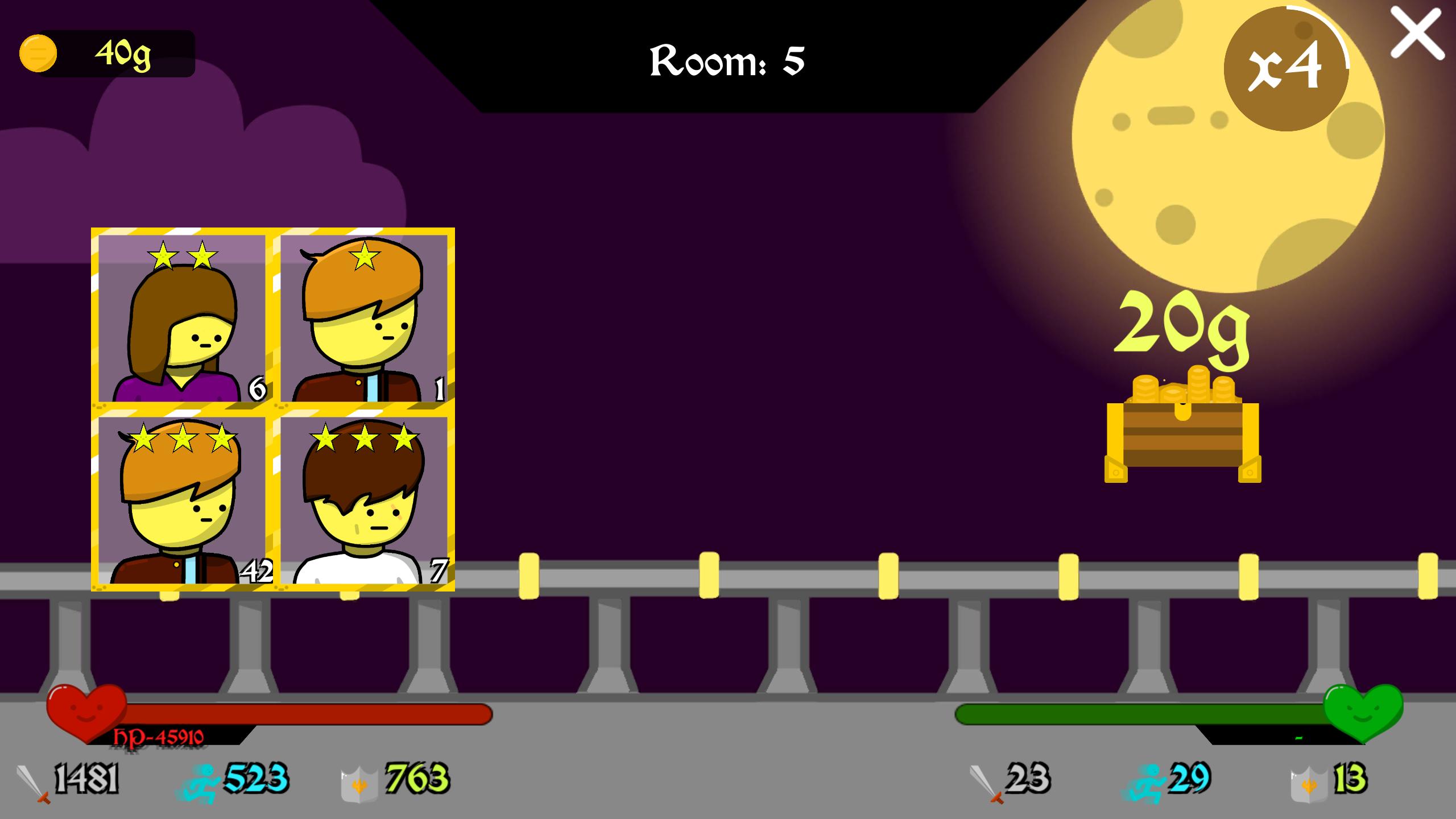Click the gold coin currency icon
Viewport: 1456px width, 819px height.
[x=38, y=54]
